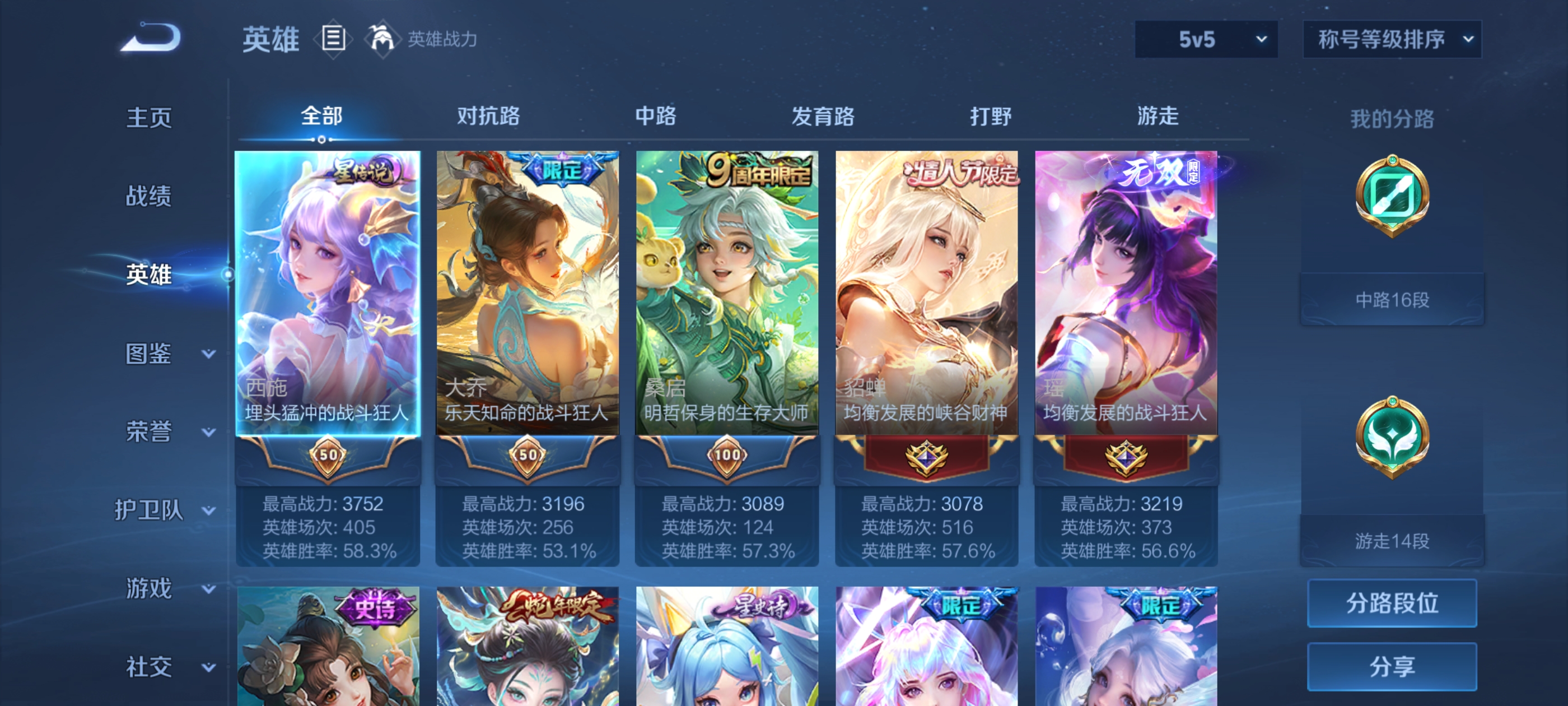Click the level 50 badge under 西施

tap(328, 456)
